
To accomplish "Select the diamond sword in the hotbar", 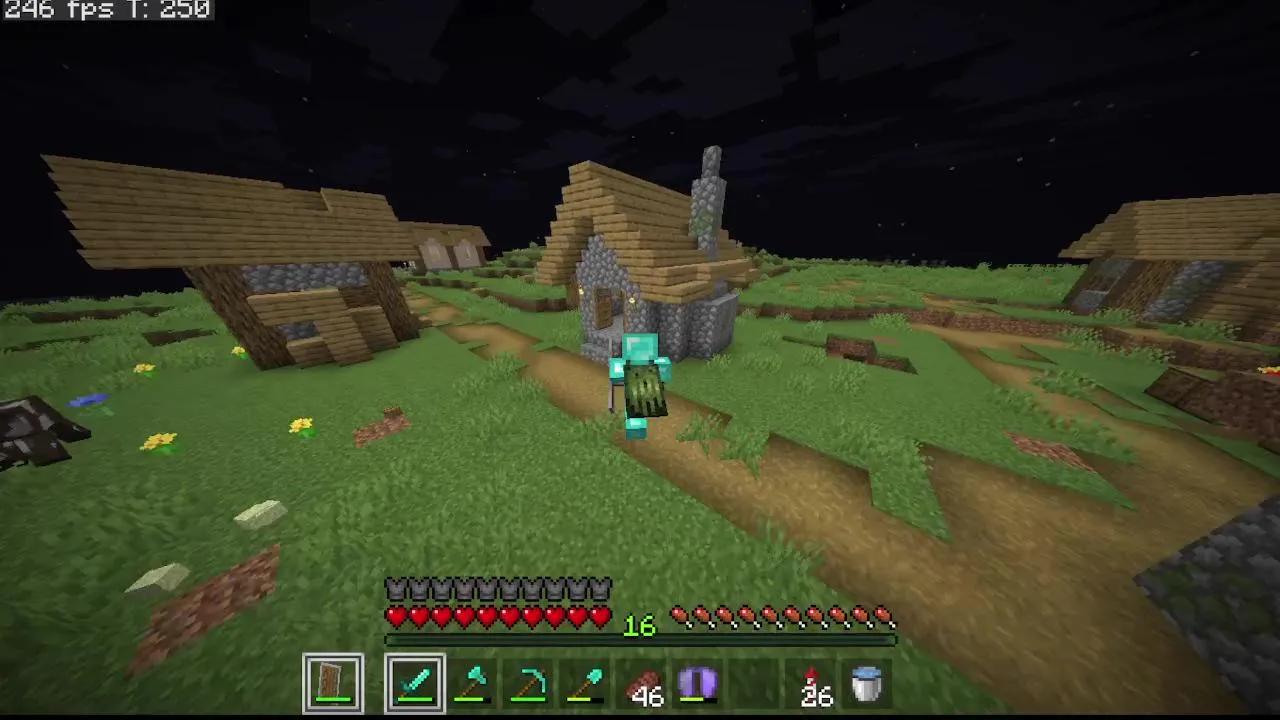I will click(414, 682).
